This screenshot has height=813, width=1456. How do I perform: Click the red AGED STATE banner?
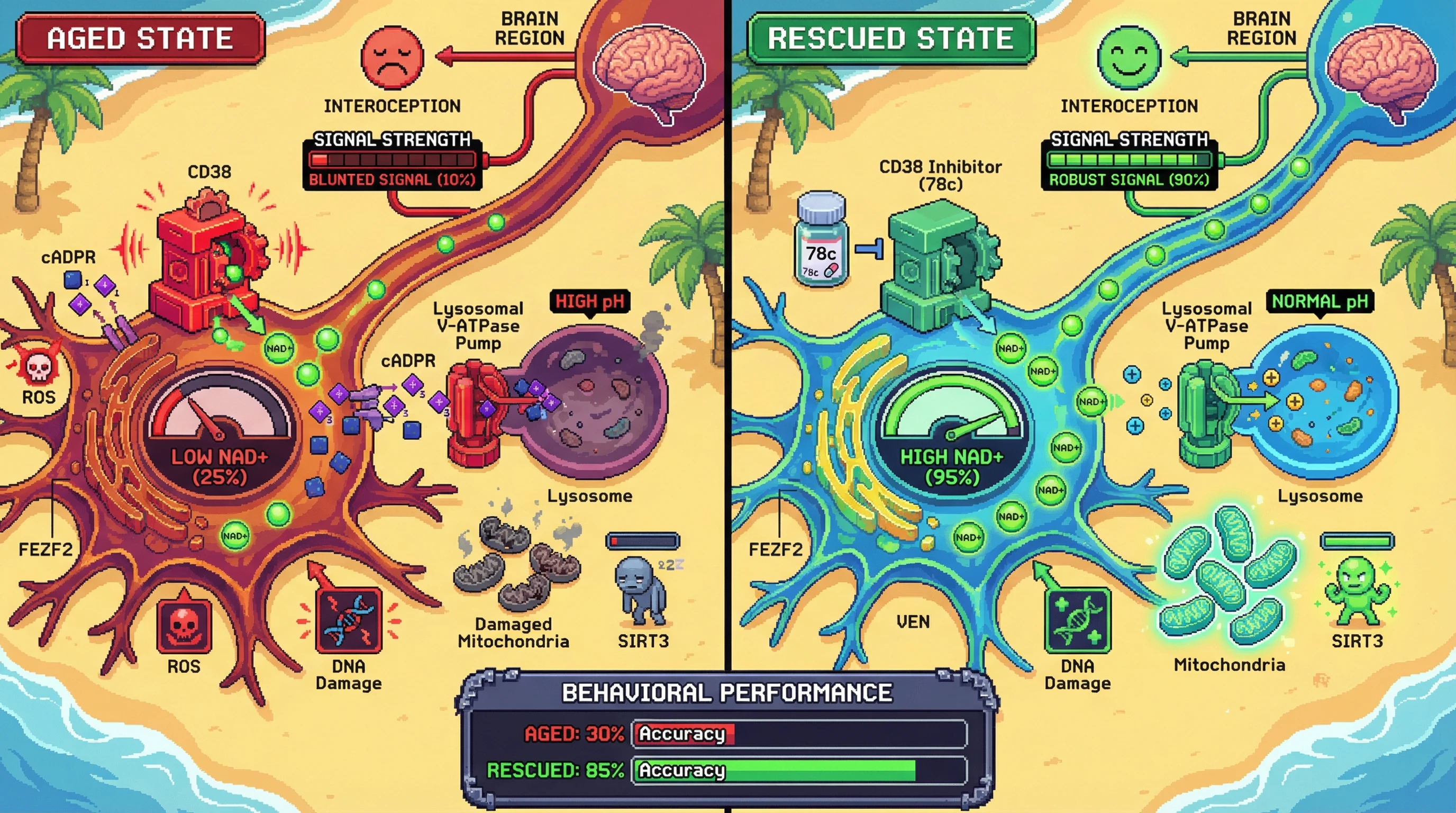coord(140,39)
